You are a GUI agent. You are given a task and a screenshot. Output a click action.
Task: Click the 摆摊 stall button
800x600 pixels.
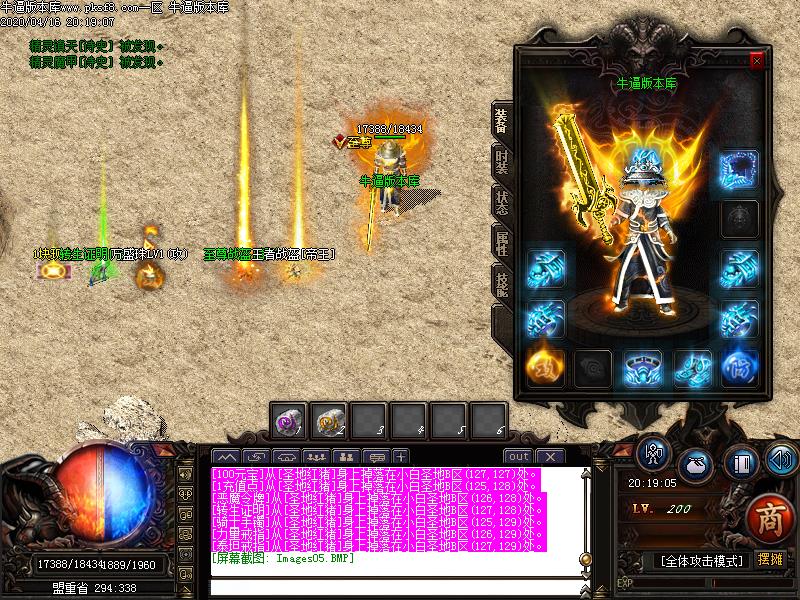tap(770, 560)
